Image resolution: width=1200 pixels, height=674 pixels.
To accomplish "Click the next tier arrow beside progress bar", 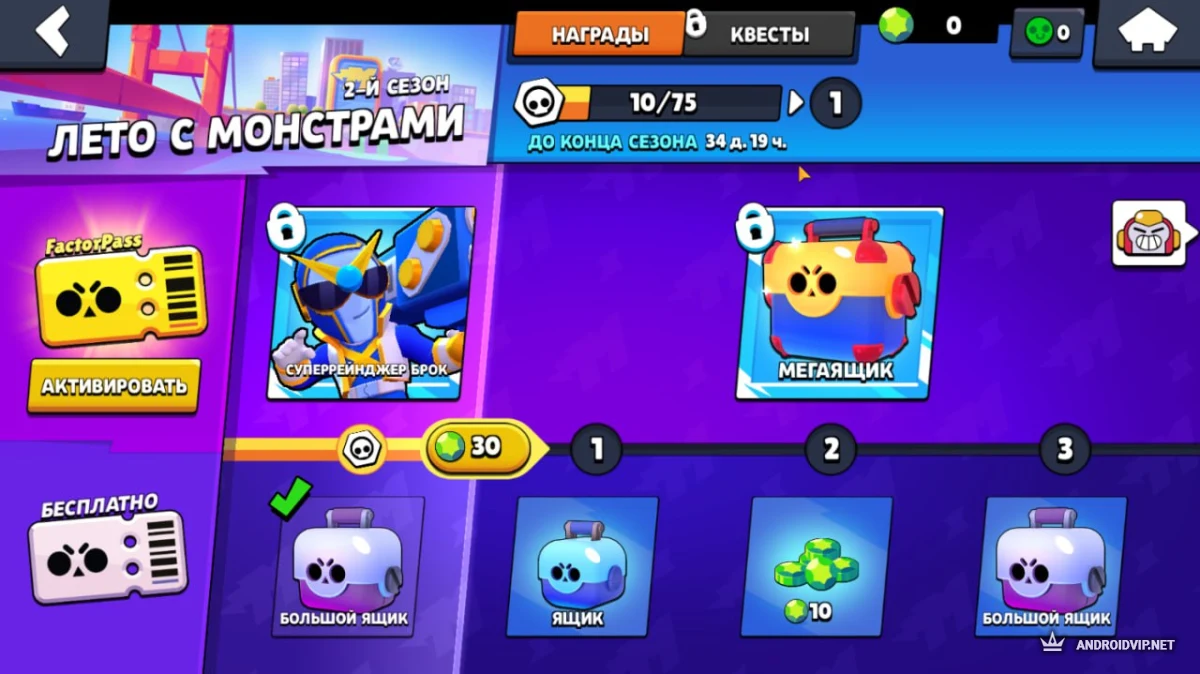I will 796,102.
